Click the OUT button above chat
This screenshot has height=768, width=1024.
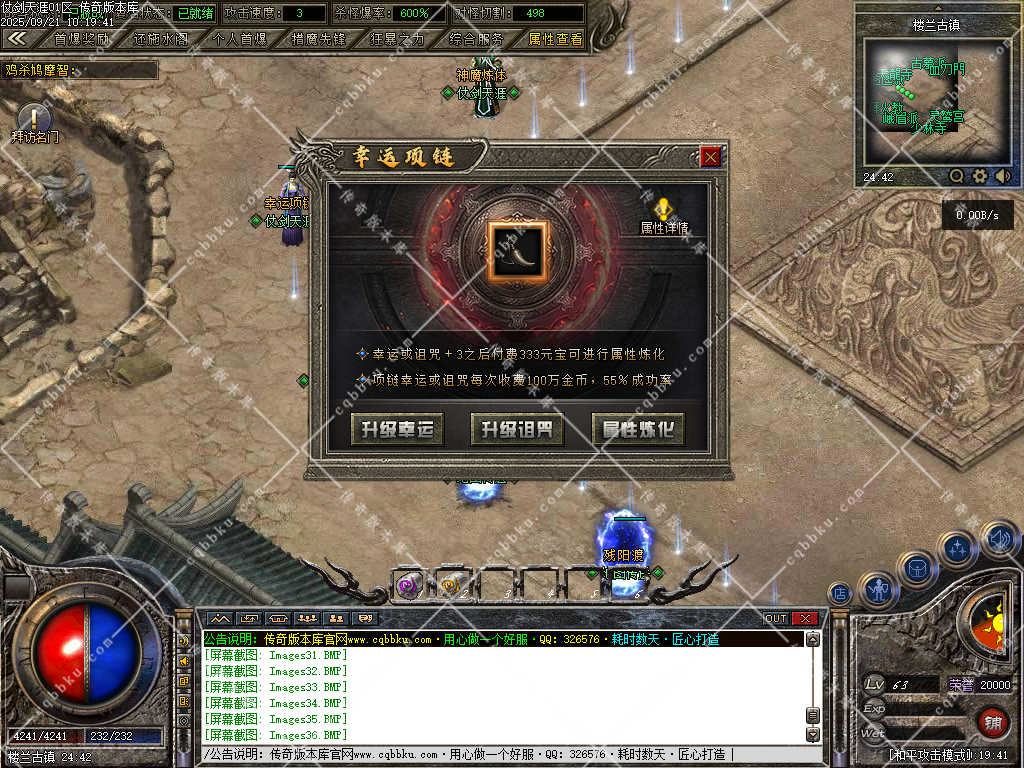(x=776, y=618)
